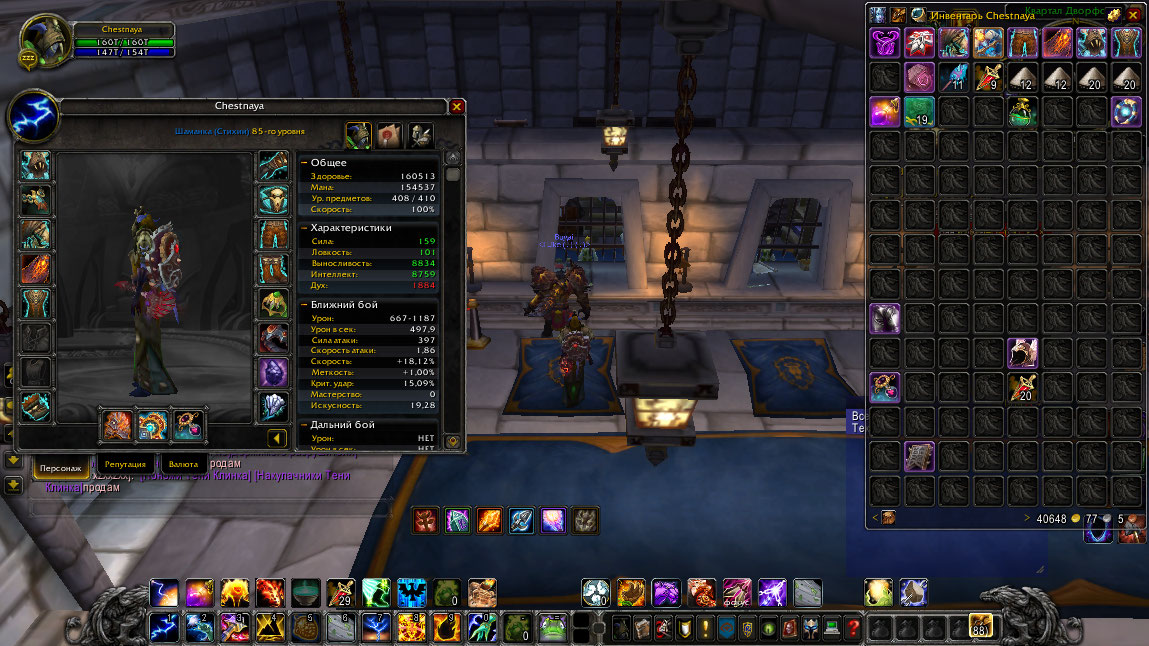Select the helmet equipment slot

pos(35,165)
